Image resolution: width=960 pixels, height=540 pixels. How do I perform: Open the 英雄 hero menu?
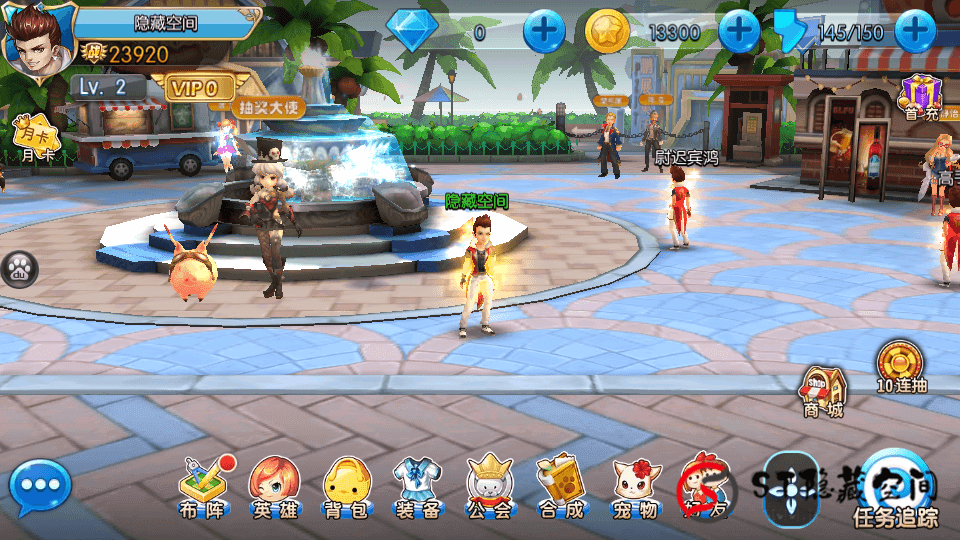point(274,486)
